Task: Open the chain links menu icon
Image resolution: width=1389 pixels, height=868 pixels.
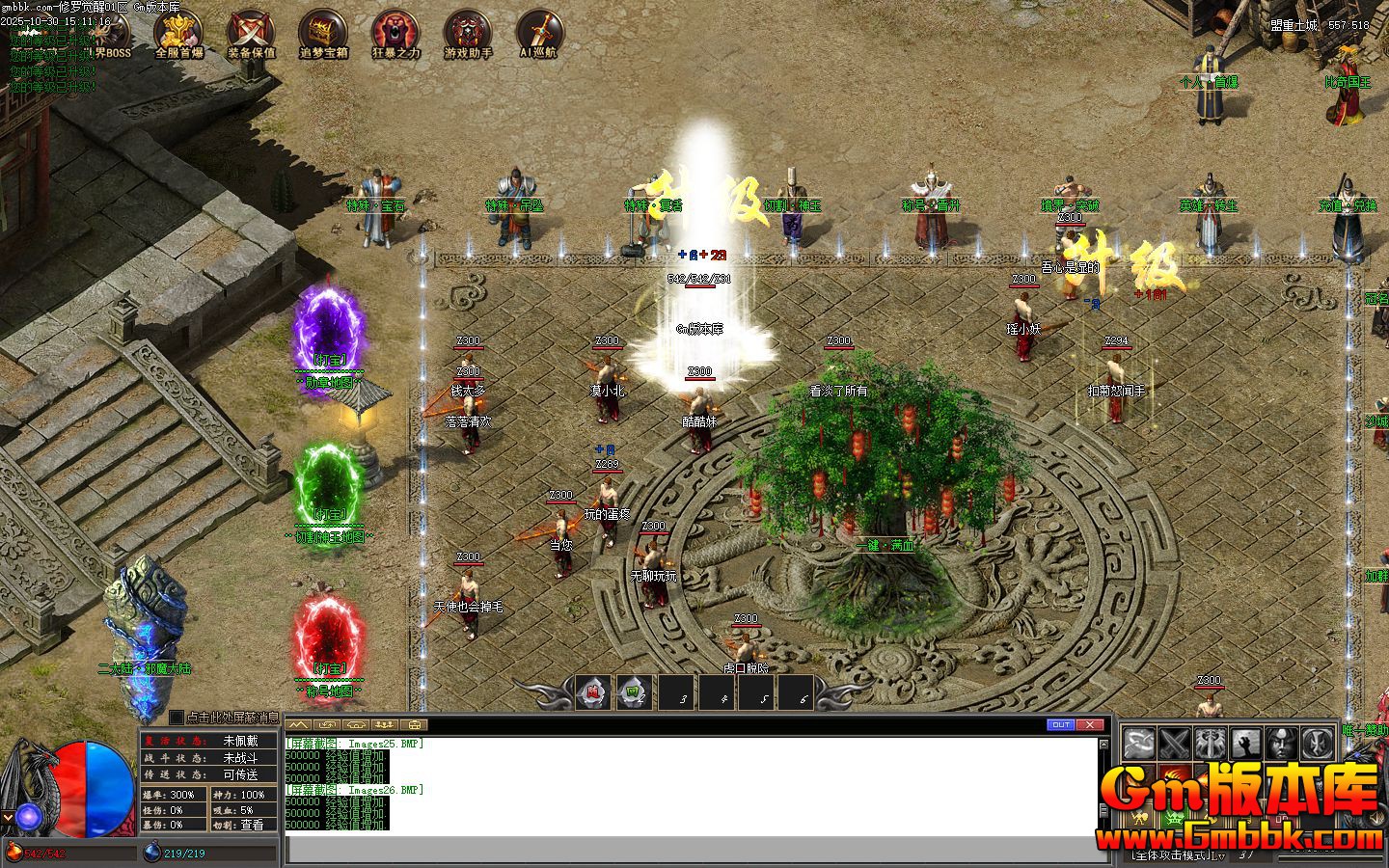Action: [x=1139, y=744]
